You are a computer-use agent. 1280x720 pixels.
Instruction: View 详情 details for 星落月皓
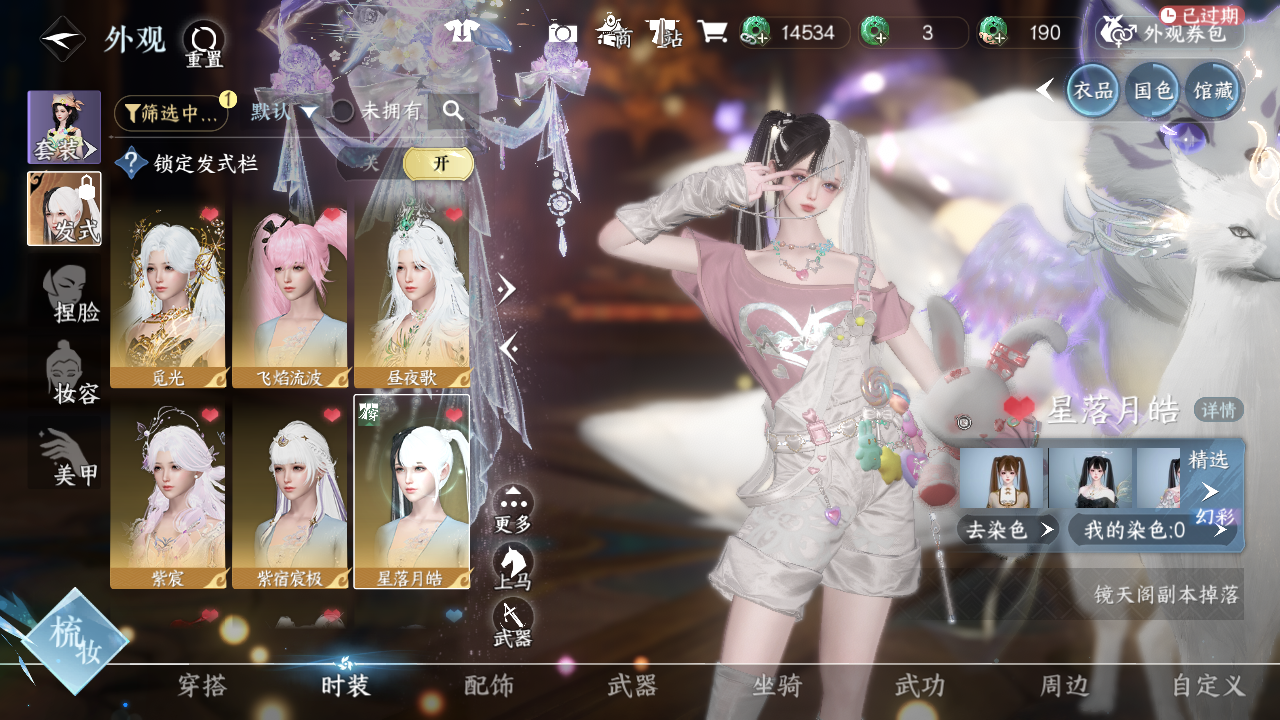[1219, 410]
